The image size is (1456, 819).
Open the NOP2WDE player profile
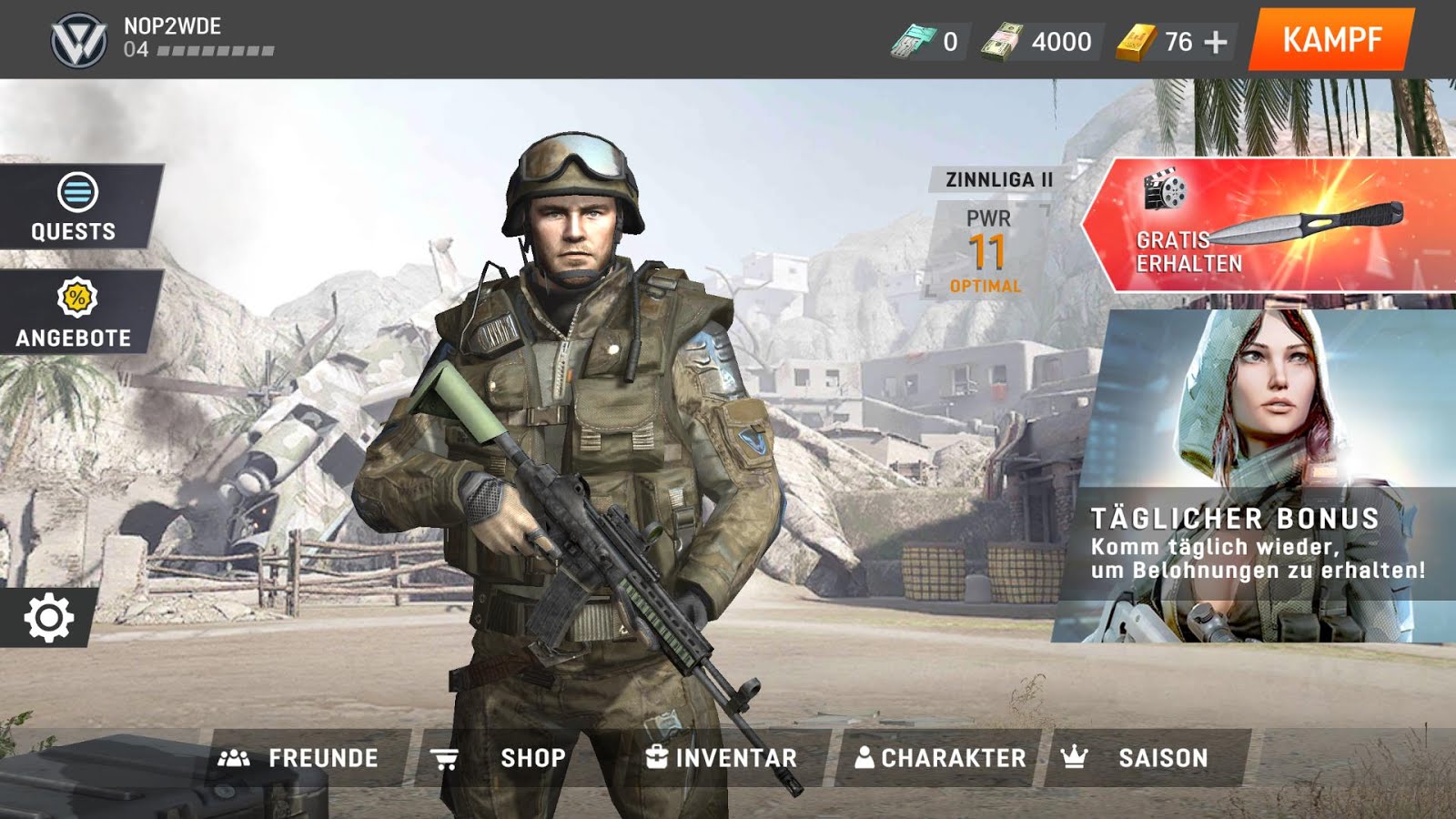[x=164, y=38]
